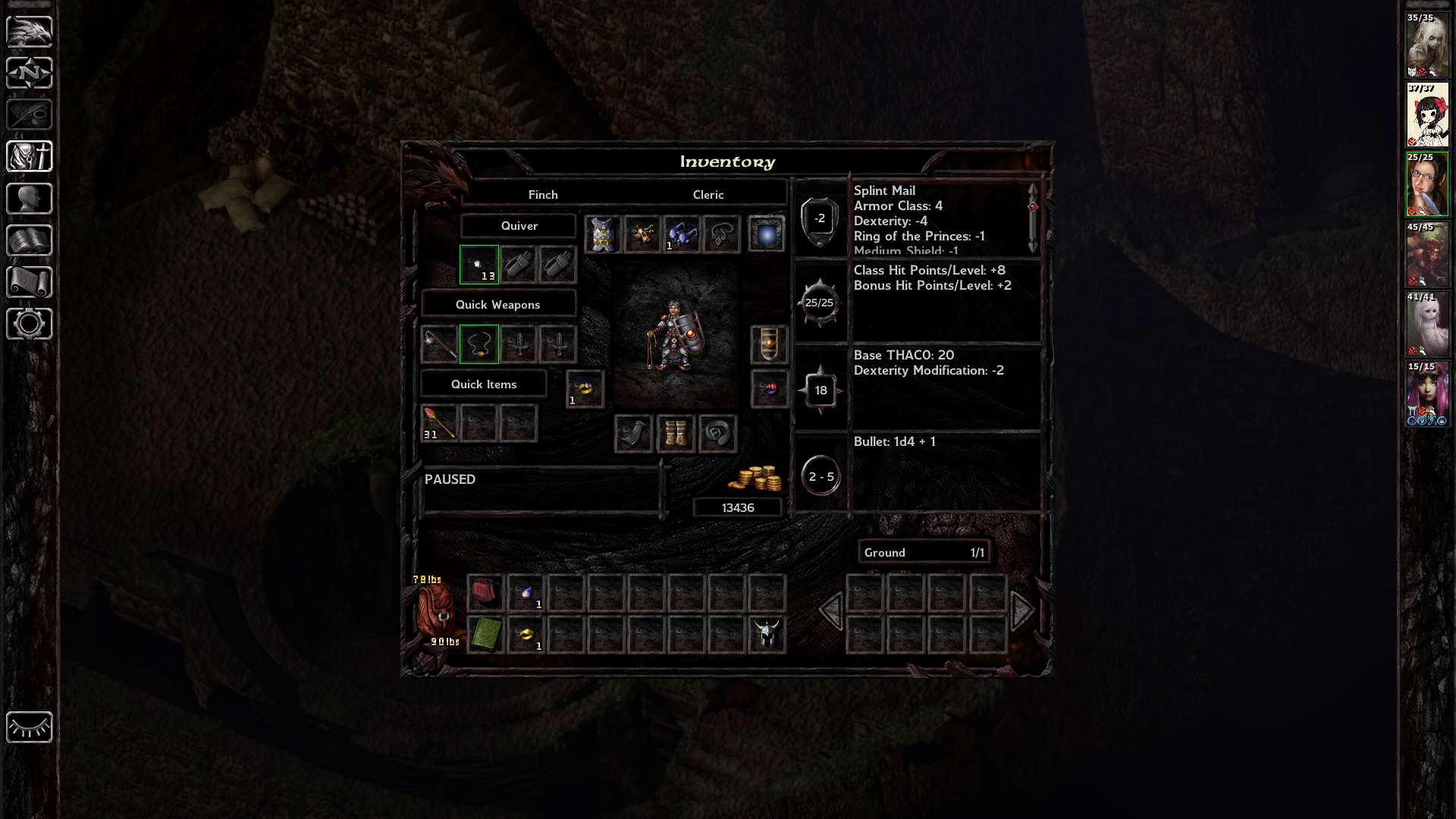
Task: Show the next page of ground items
Action: pyautogui.click(x=1022, y=610)
